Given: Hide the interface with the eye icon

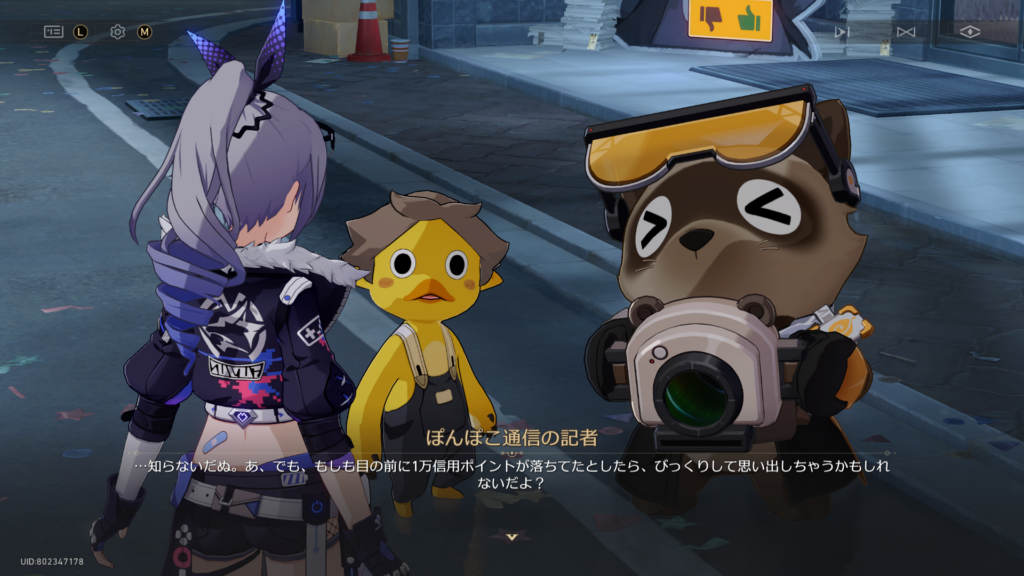Looking at the screenshot, I should point(969,32).
